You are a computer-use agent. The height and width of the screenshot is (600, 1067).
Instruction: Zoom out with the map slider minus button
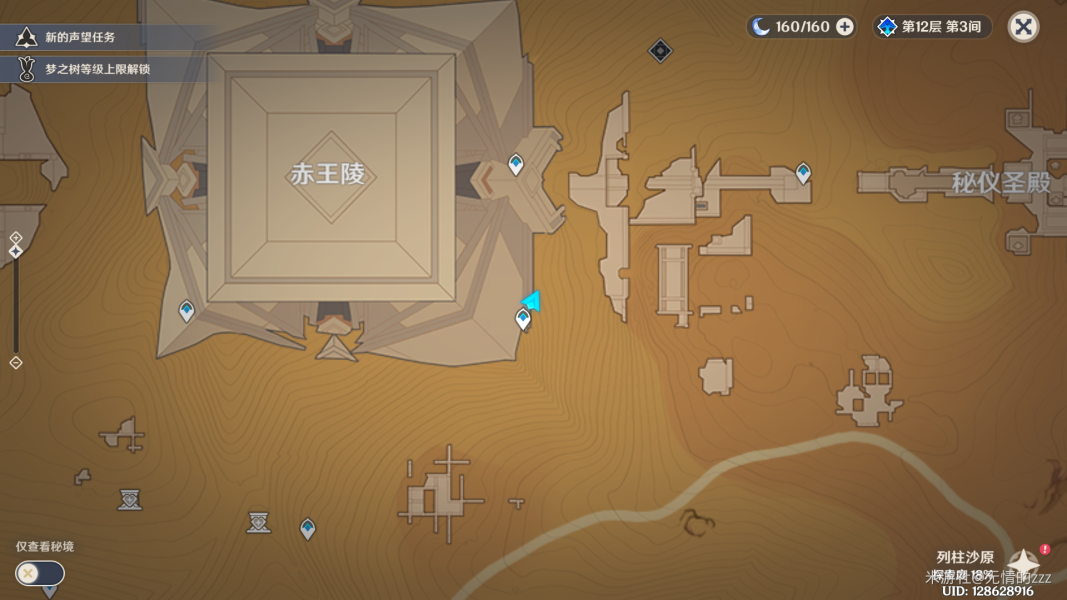coord(15,363)
